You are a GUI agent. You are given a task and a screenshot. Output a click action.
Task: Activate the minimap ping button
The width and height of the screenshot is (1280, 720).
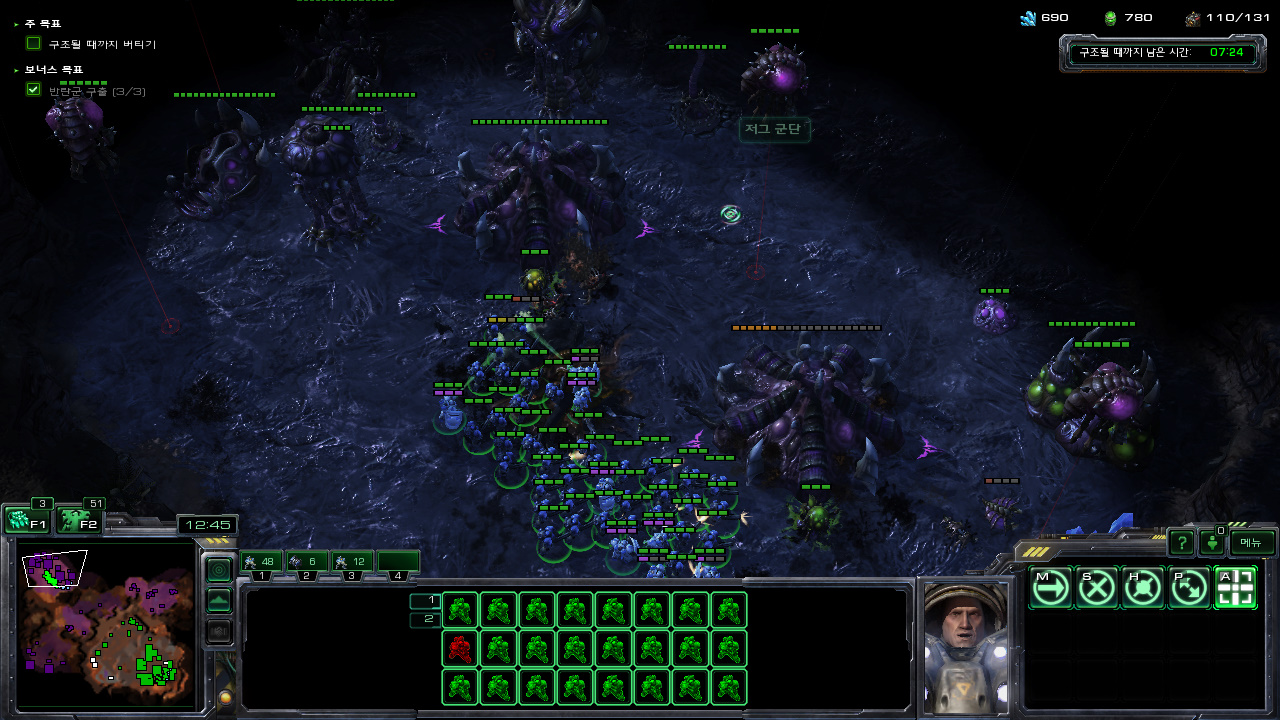click(218, 570)
